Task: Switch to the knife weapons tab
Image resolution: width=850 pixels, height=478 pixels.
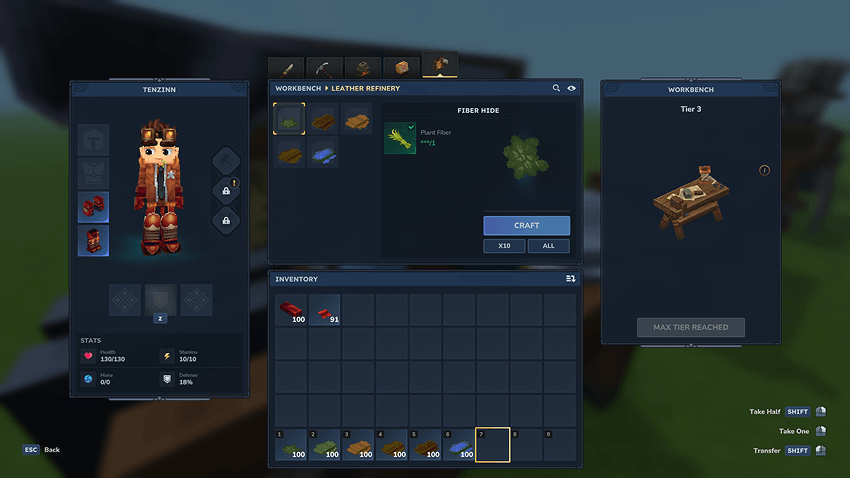Action: click(x=286, y=68)
